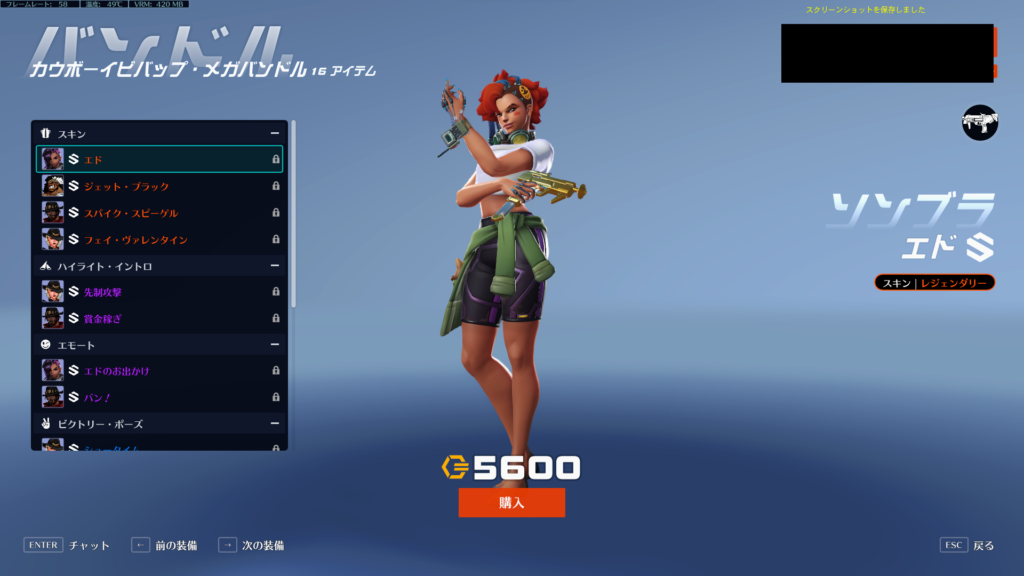Choose the ジェット・ブラック skin
This screenshot has height=576, width=1024.
tap(159, 186)
